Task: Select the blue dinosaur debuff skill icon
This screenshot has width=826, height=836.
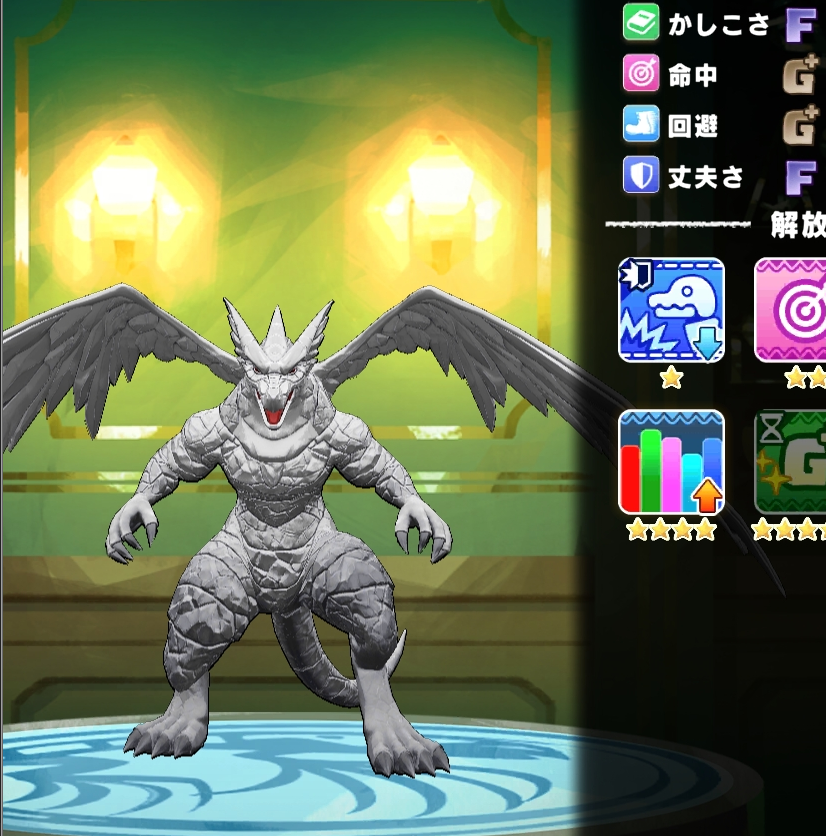Action: [x=671, y=309]
